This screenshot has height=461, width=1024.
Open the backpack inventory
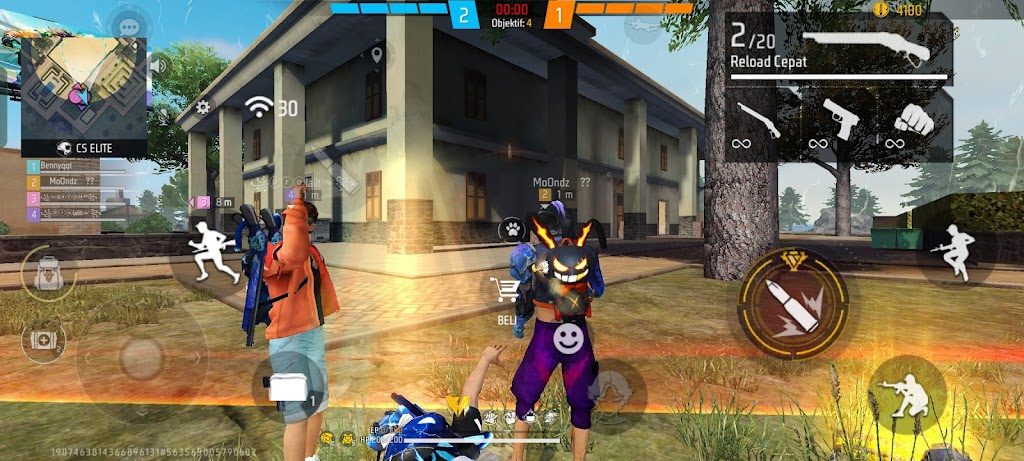click(46, 272)
